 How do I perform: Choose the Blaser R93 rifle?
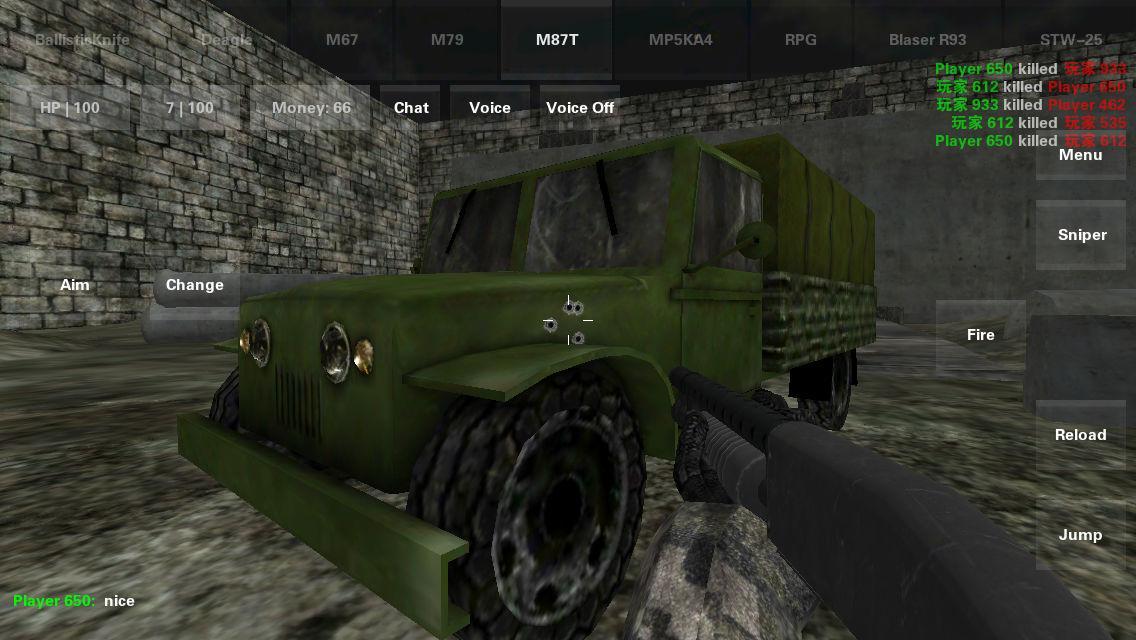927,40
